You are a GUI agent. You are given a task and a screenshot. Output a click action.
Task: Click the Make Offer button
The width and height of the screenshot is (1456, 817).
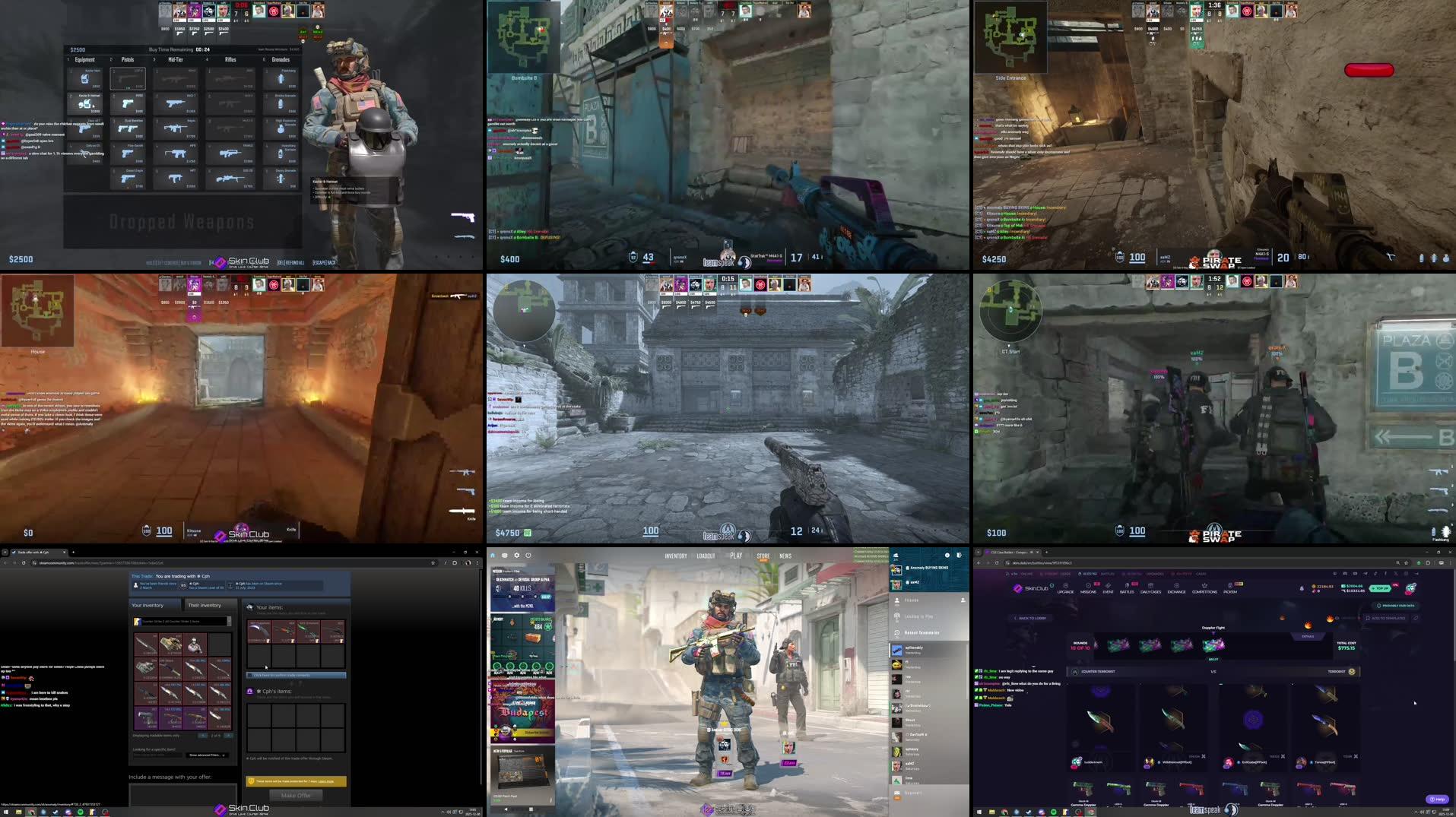296,795
